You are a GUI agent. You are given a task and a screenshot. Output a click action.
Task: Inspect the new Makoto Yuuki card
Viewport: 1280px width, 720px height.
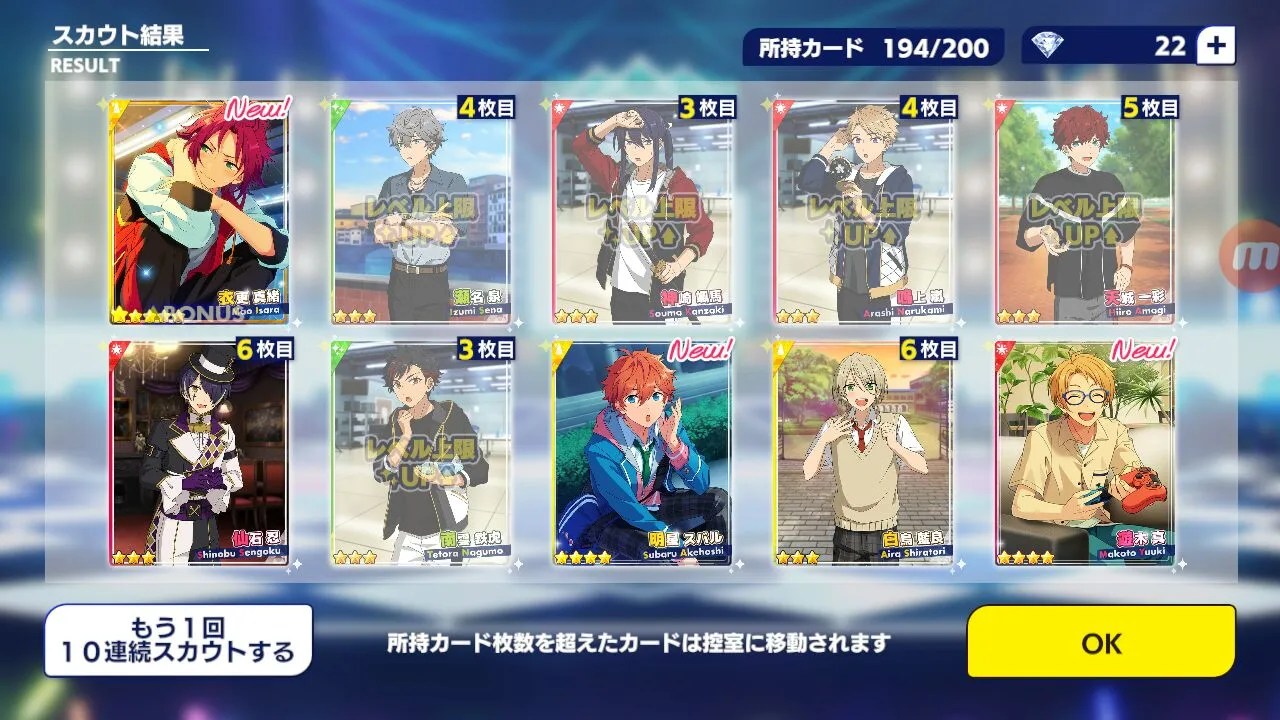click(x=1086, y=454)
